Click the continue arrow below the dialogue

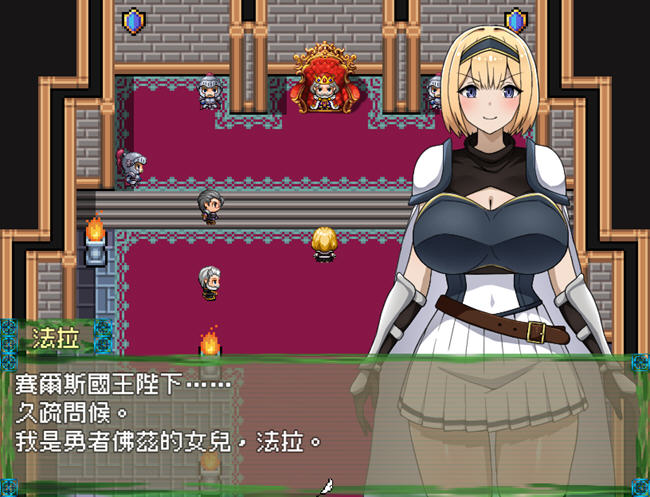click(x=324, y=487)
